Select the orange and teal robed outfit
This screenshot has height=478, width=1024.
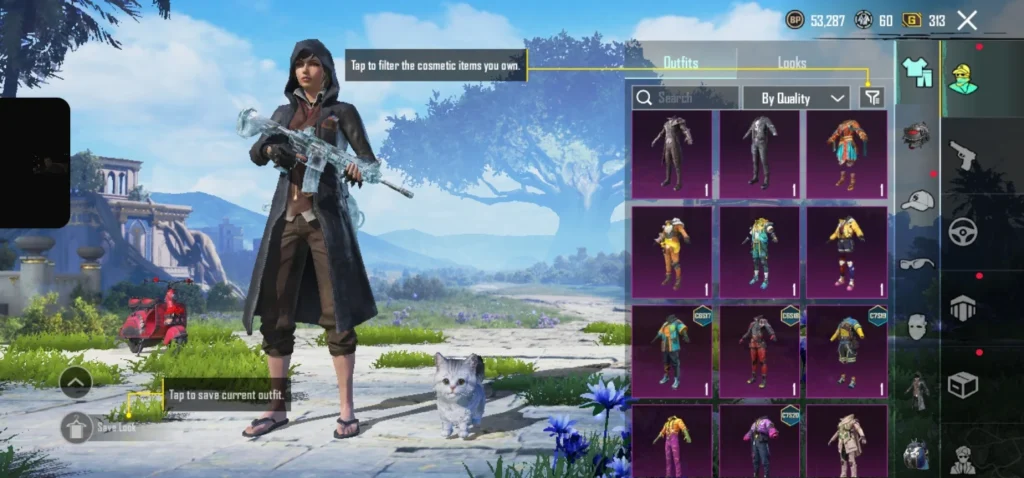(847, 153)
